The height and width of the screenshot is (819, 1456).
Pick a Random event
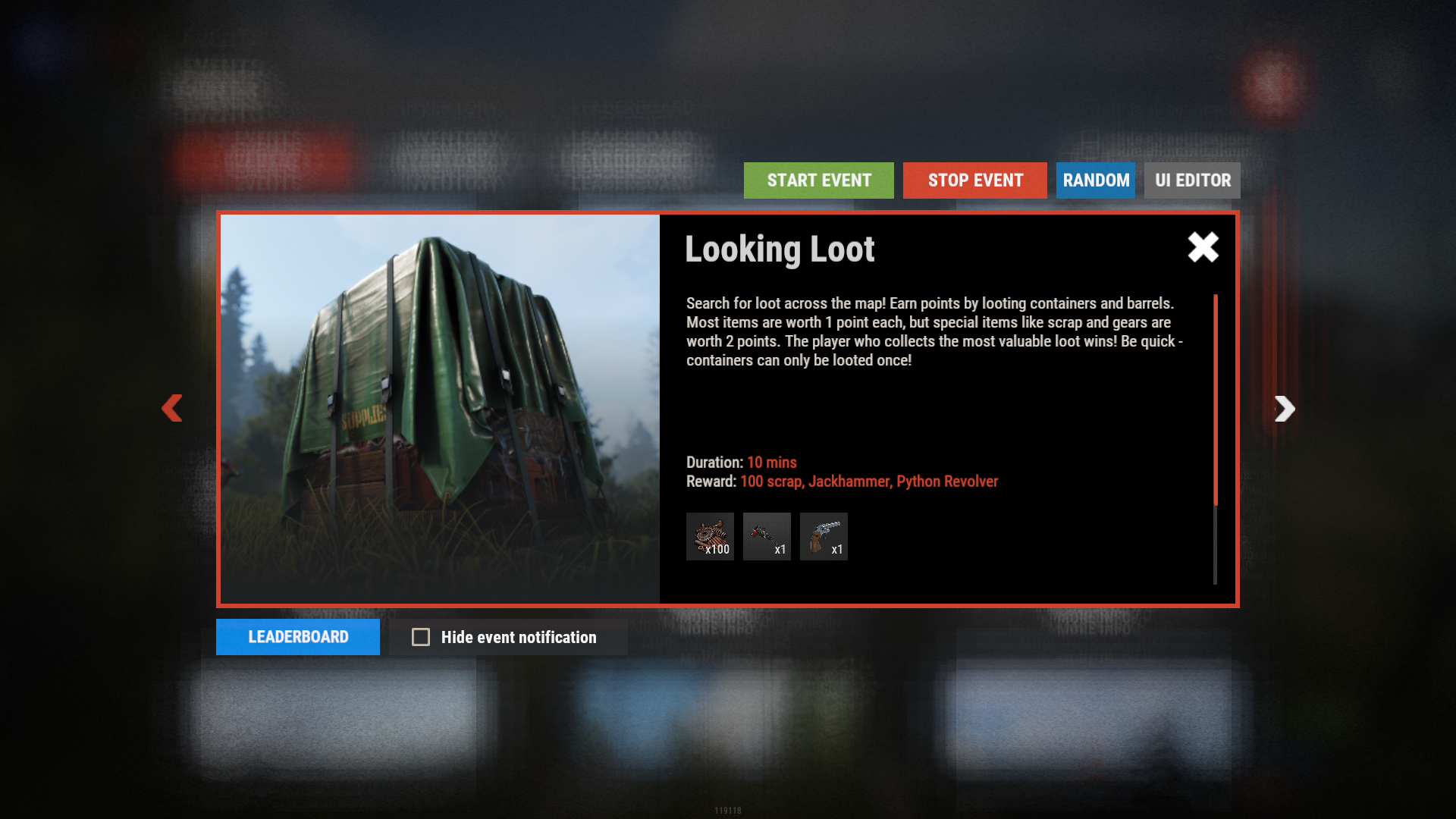(x=1095, y=180)
